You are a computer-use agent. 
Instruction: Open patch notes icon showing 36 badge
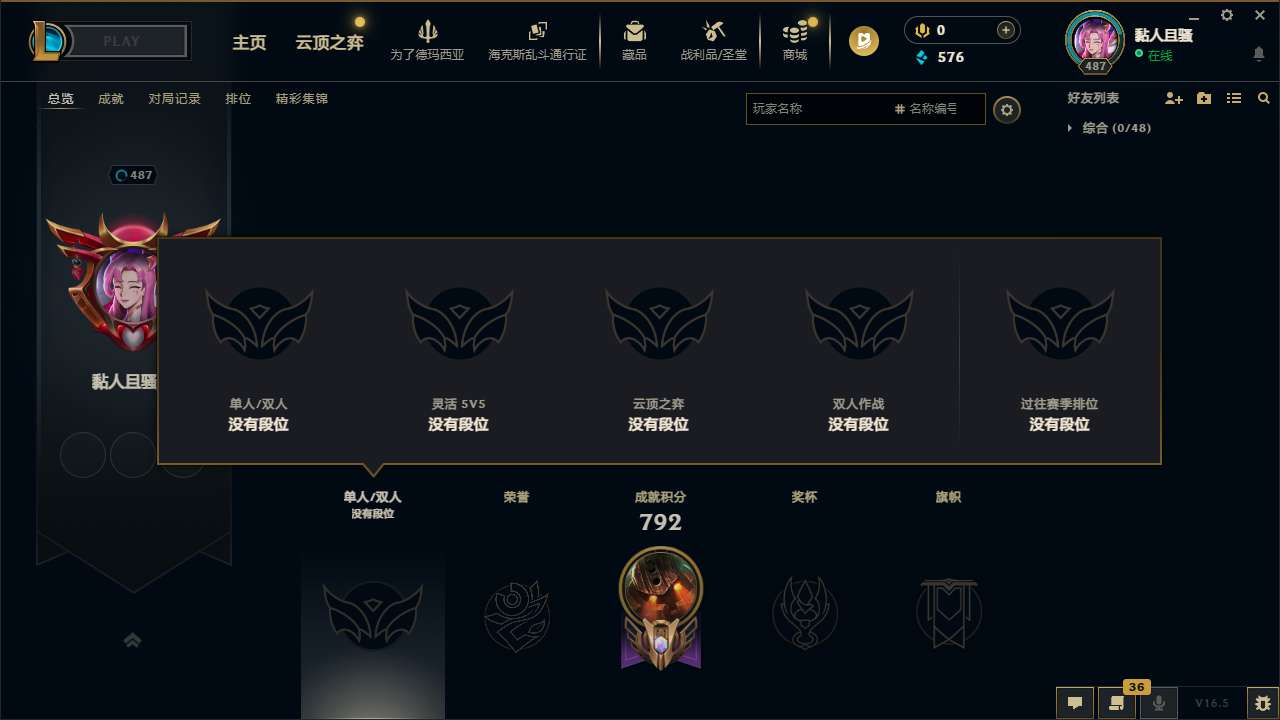[1117, 703]
